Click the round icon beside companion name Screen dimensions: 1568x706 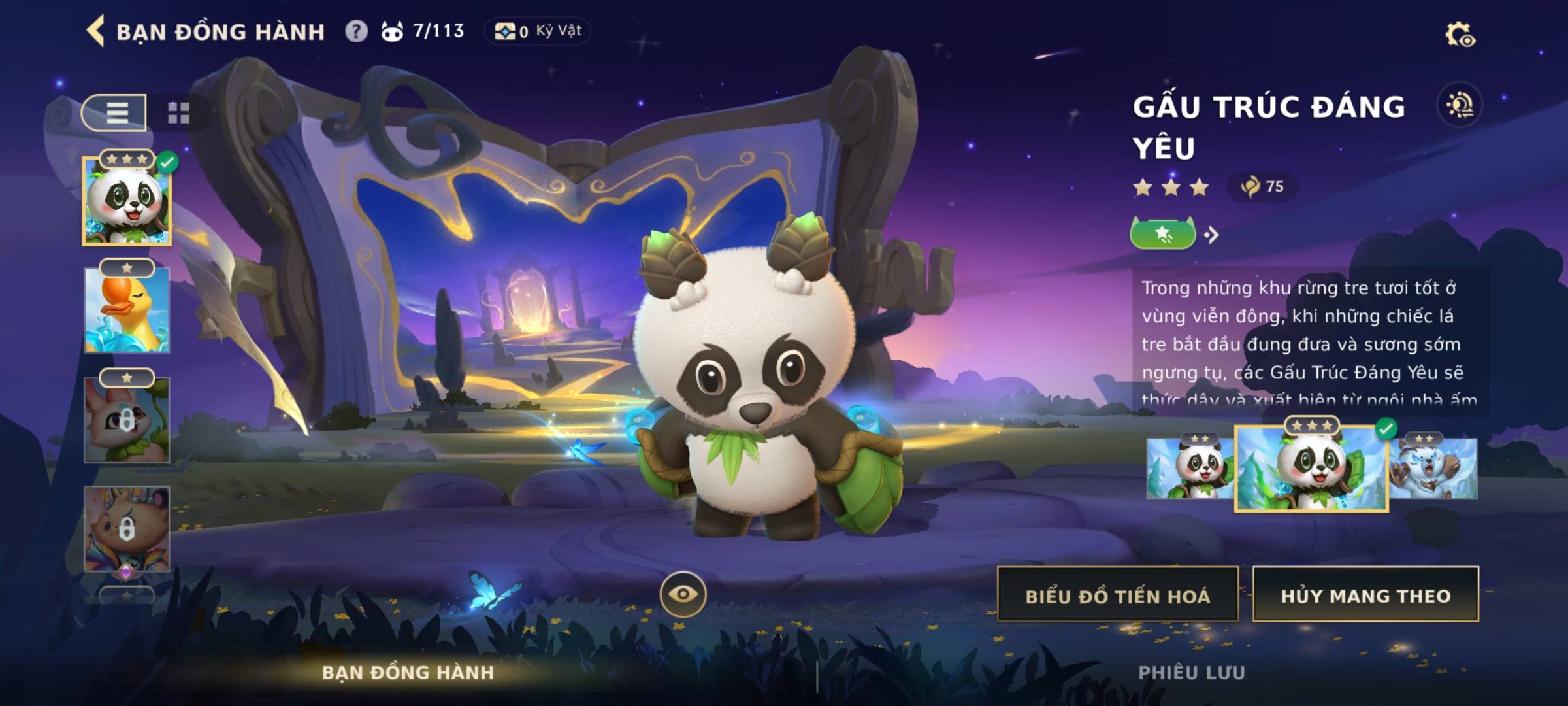click(1460, 105)
